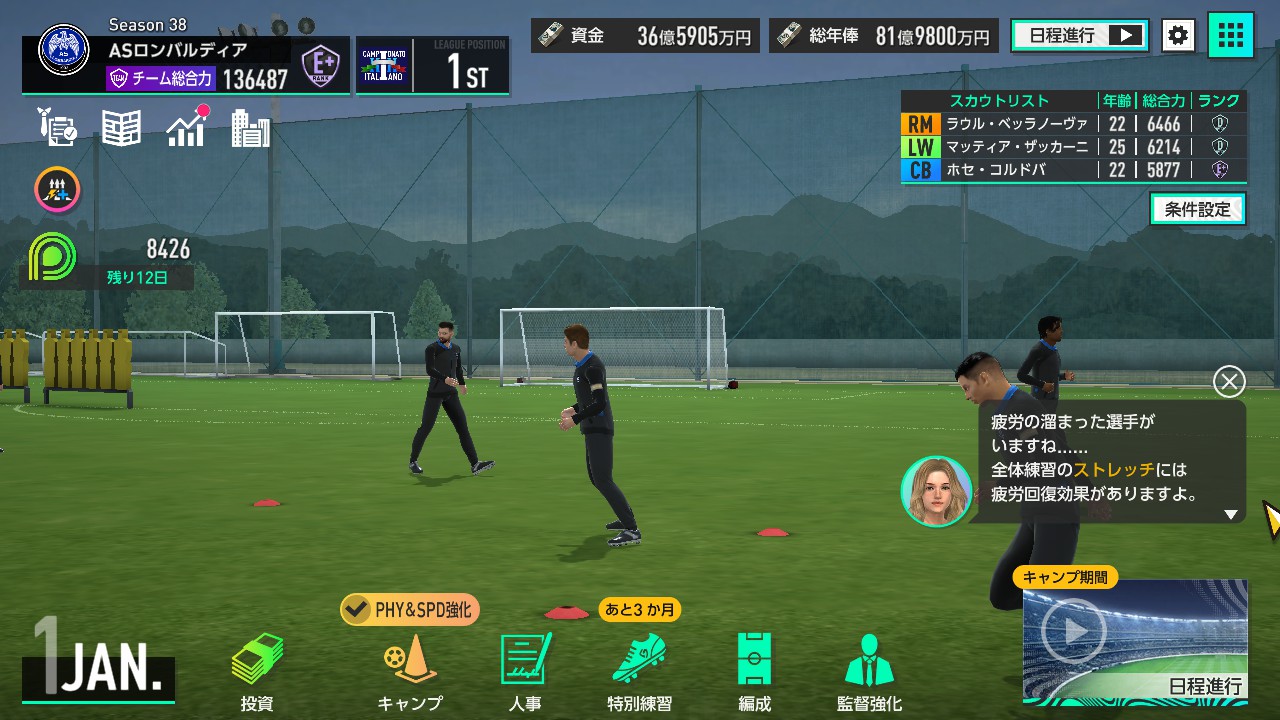Image resolution: width=1280 pixels, height=720 pixels.
Task: Open the green grid main menu
Action: tap(1231, 36)
